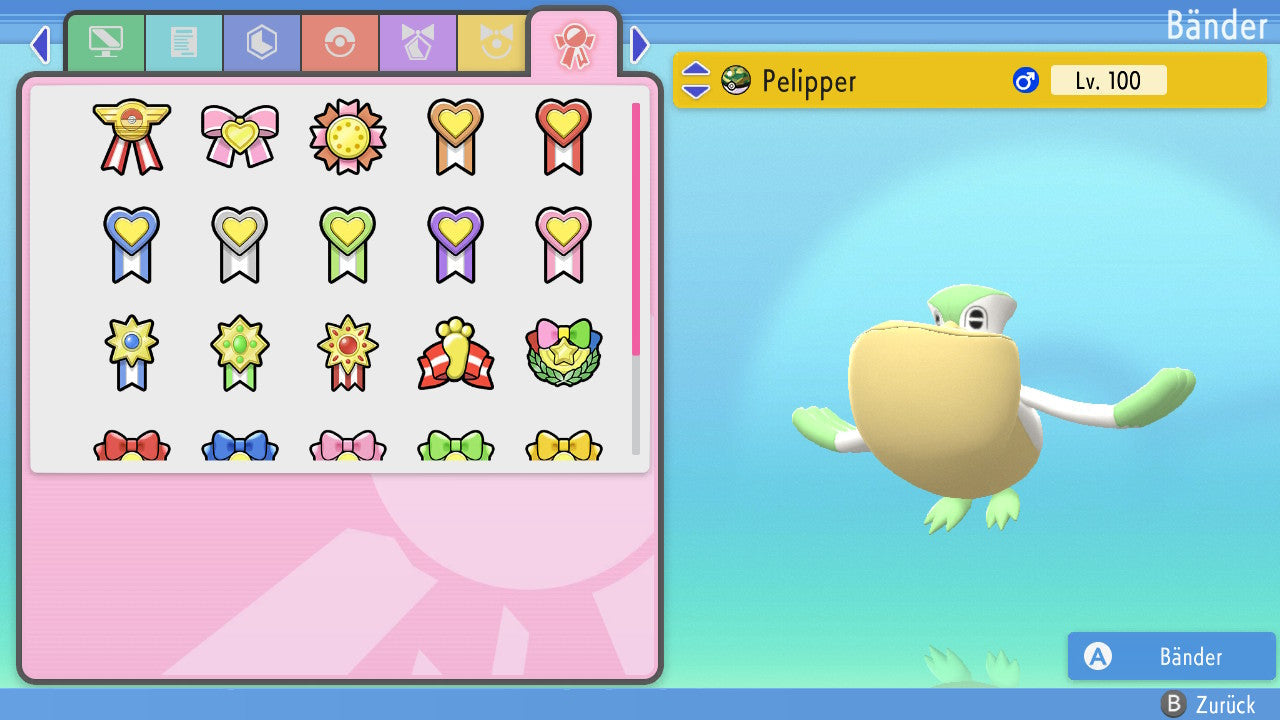Pick the green wreath ribbon with star
Image resolution: width=1280 pixels, height=720 pixels.
[x=563, y=352]
